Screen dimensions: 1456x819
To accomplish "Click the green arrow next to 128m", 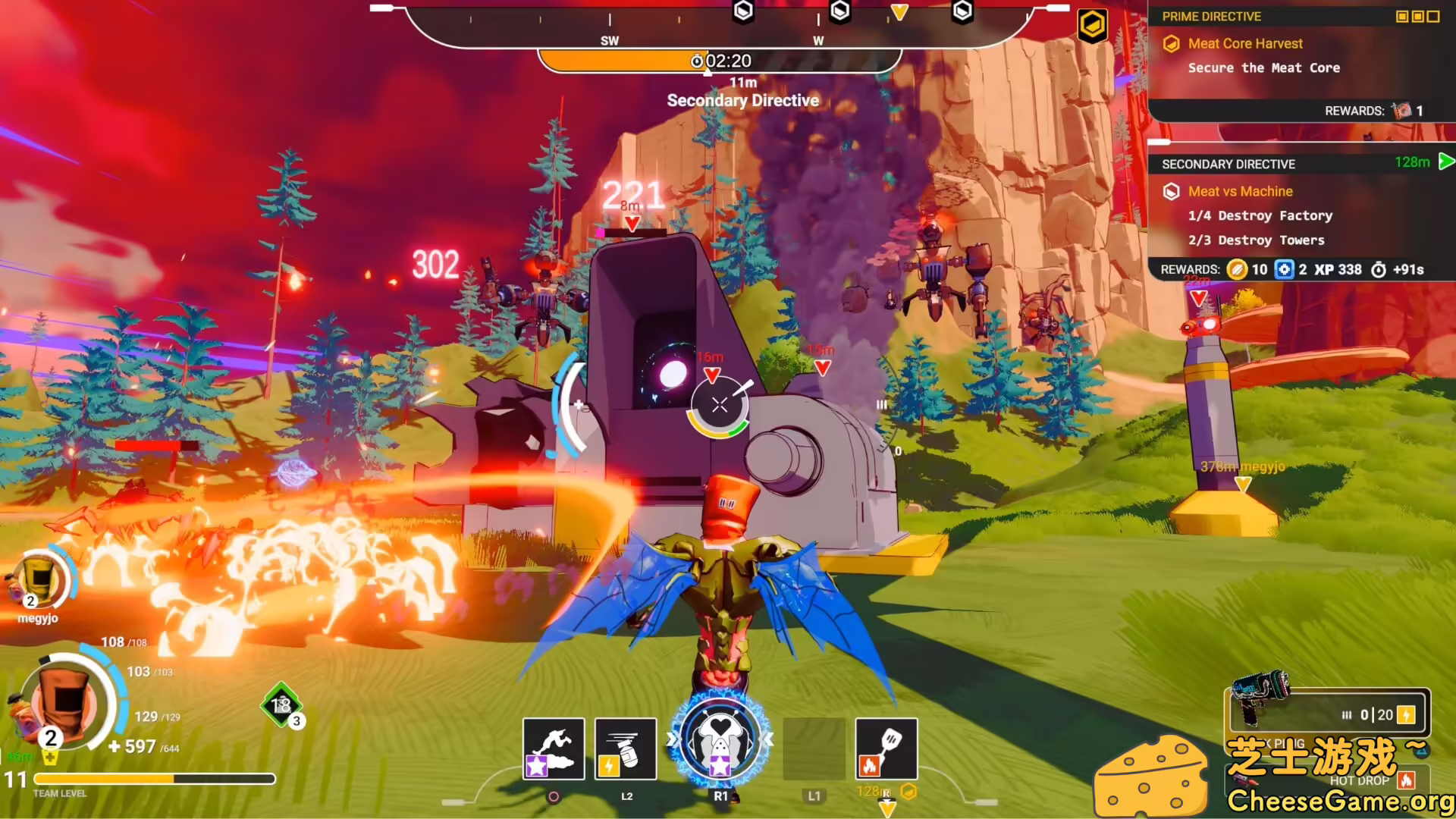I will [1445, 162].
